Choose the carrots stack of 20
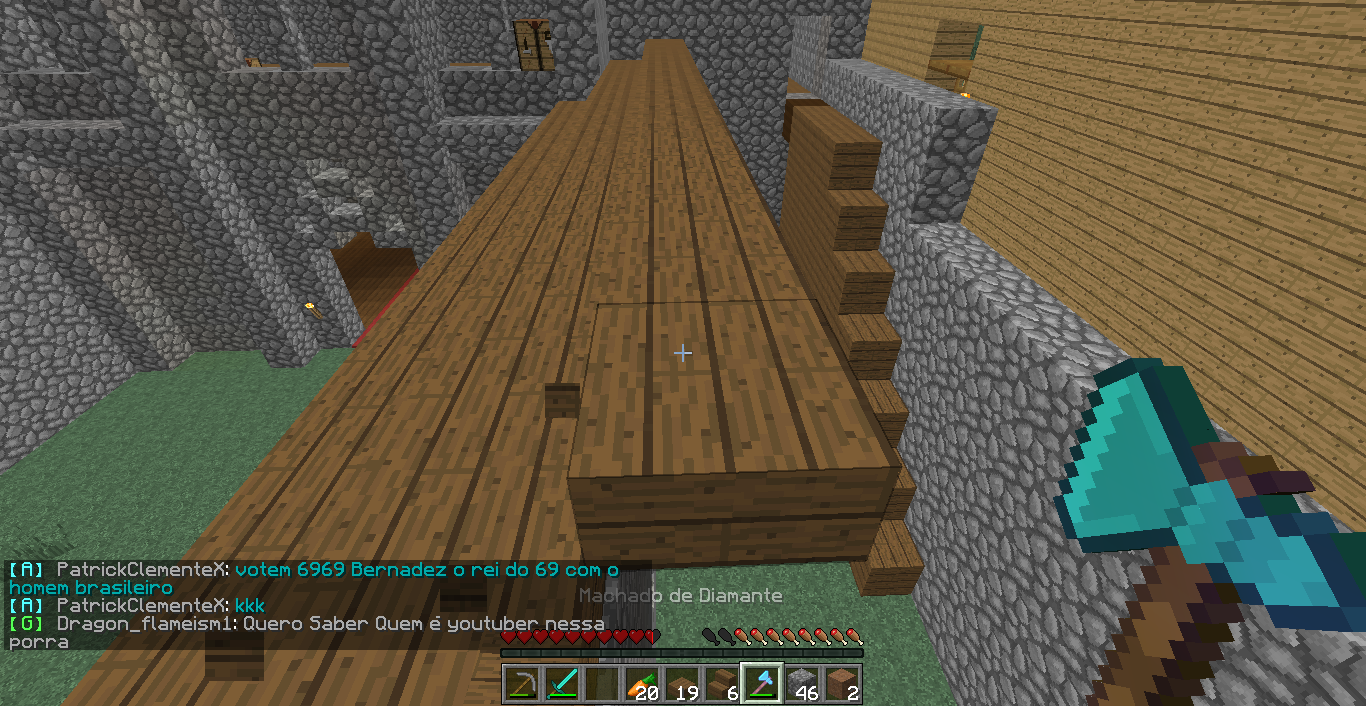 pos(642,684)
